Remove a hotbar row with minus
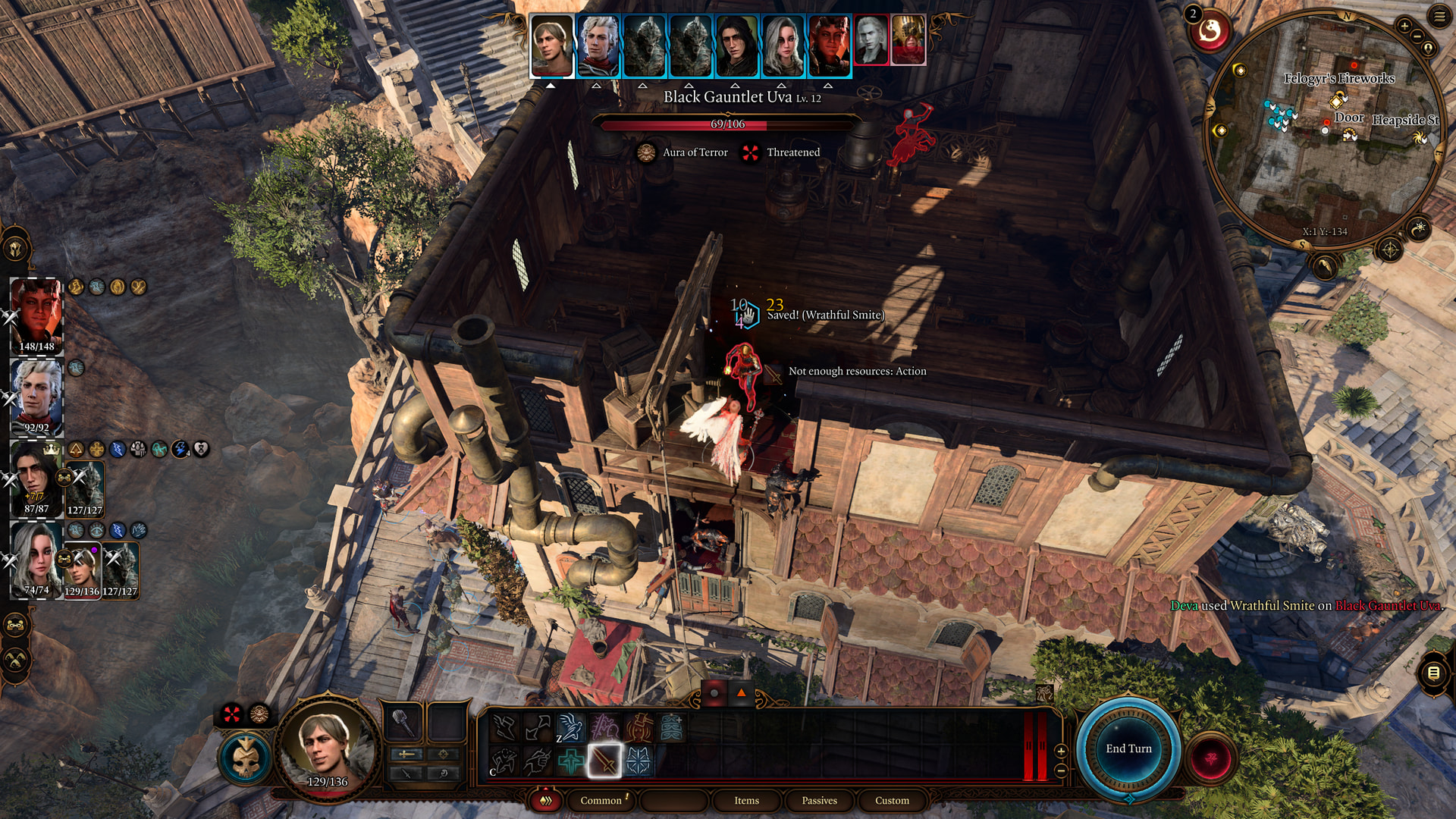Image resolution: width=1456 pixels, height=819 pixels. point(1061,770)
